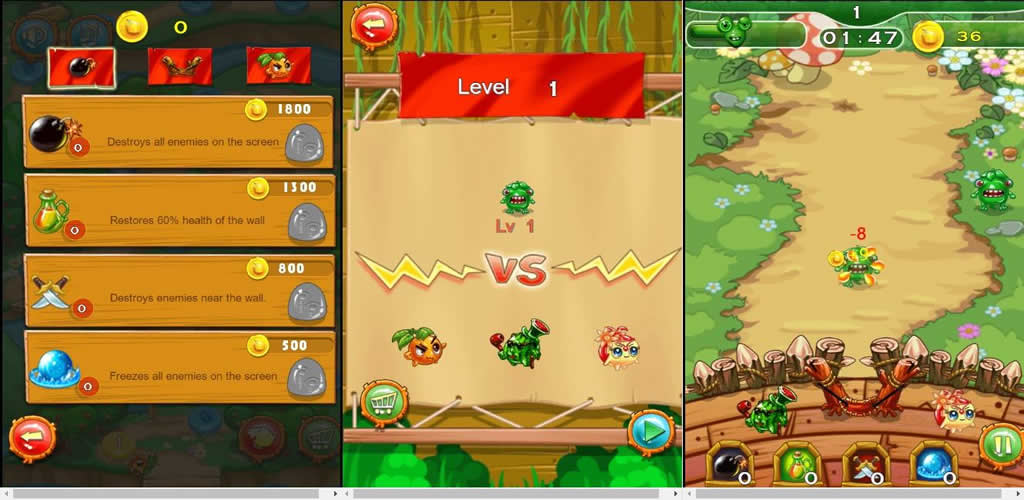This screenshot has height=500, width=1024.
Task: Start the level with the play button
Action: point(650,432)
